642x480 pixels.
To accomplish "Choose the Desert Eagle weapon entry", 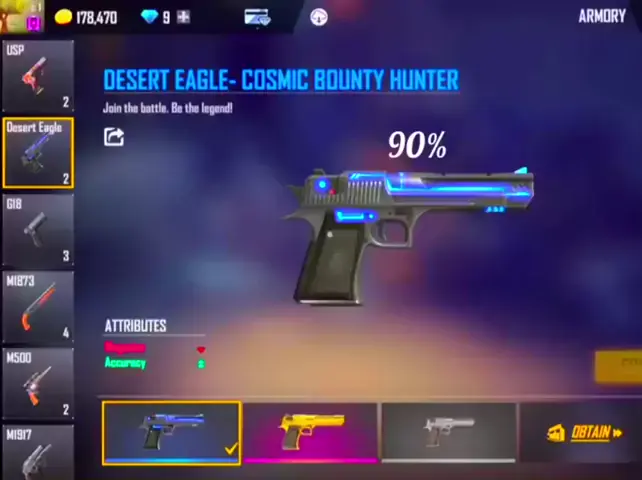I will (x=37, y=153).
